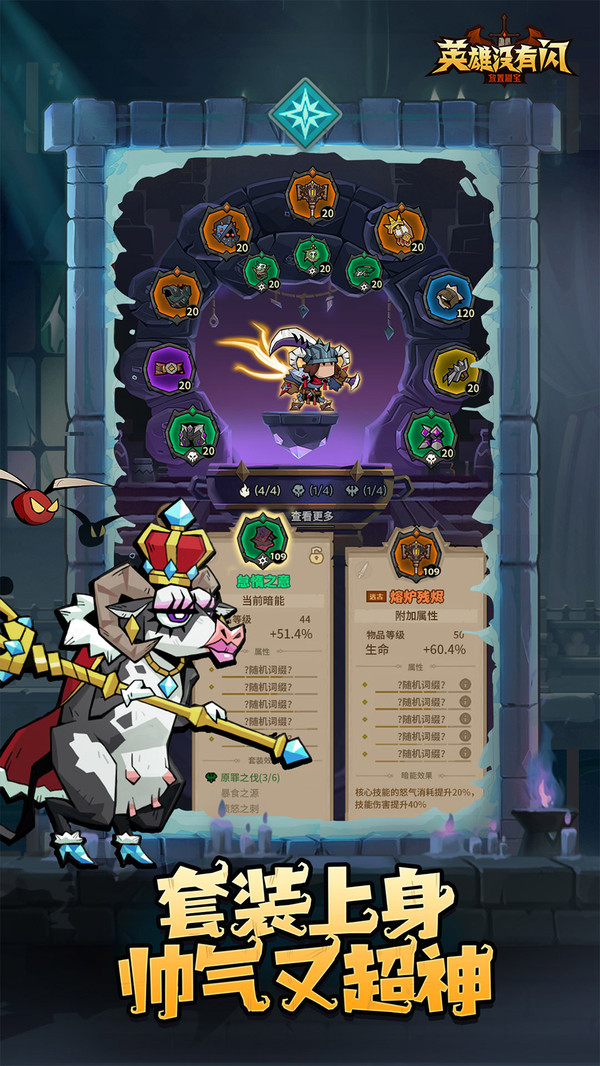
Task: Select the orange hammer weapon slot
Action: click(311, 195)
